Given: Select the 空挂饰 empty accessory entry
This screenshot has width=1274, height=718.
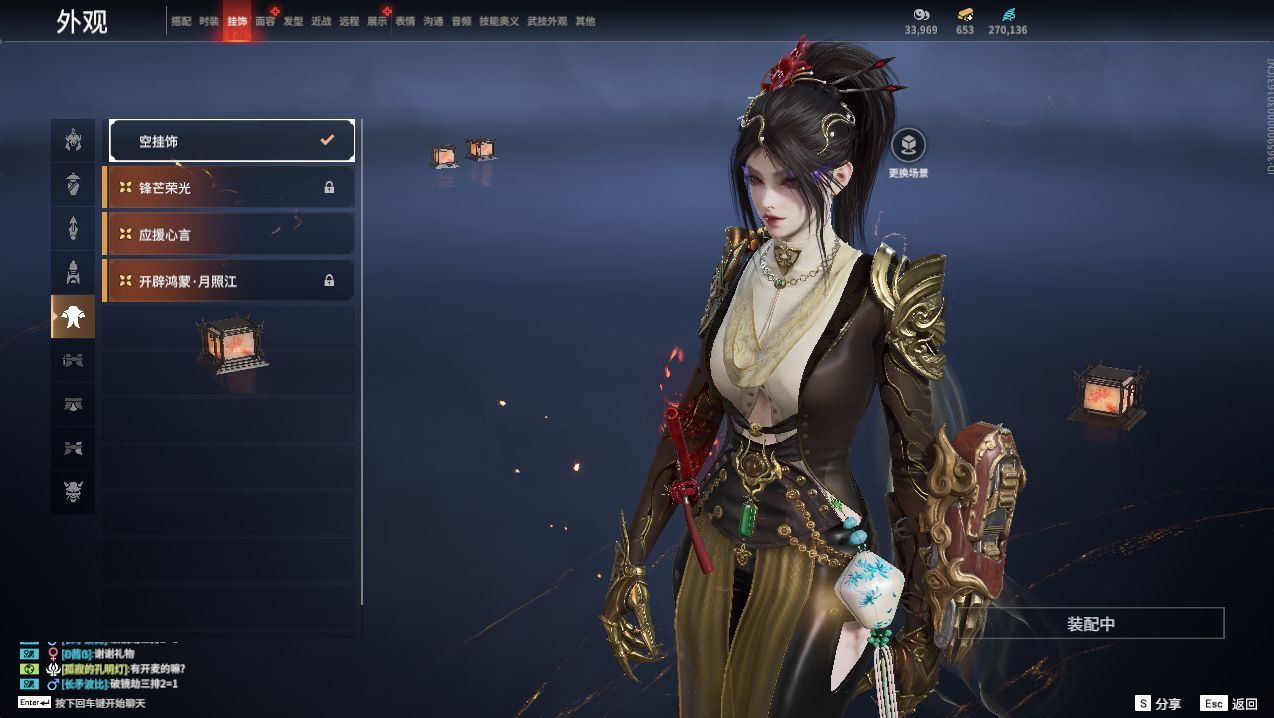Looking at the screenshot, I should coord(231,141).
